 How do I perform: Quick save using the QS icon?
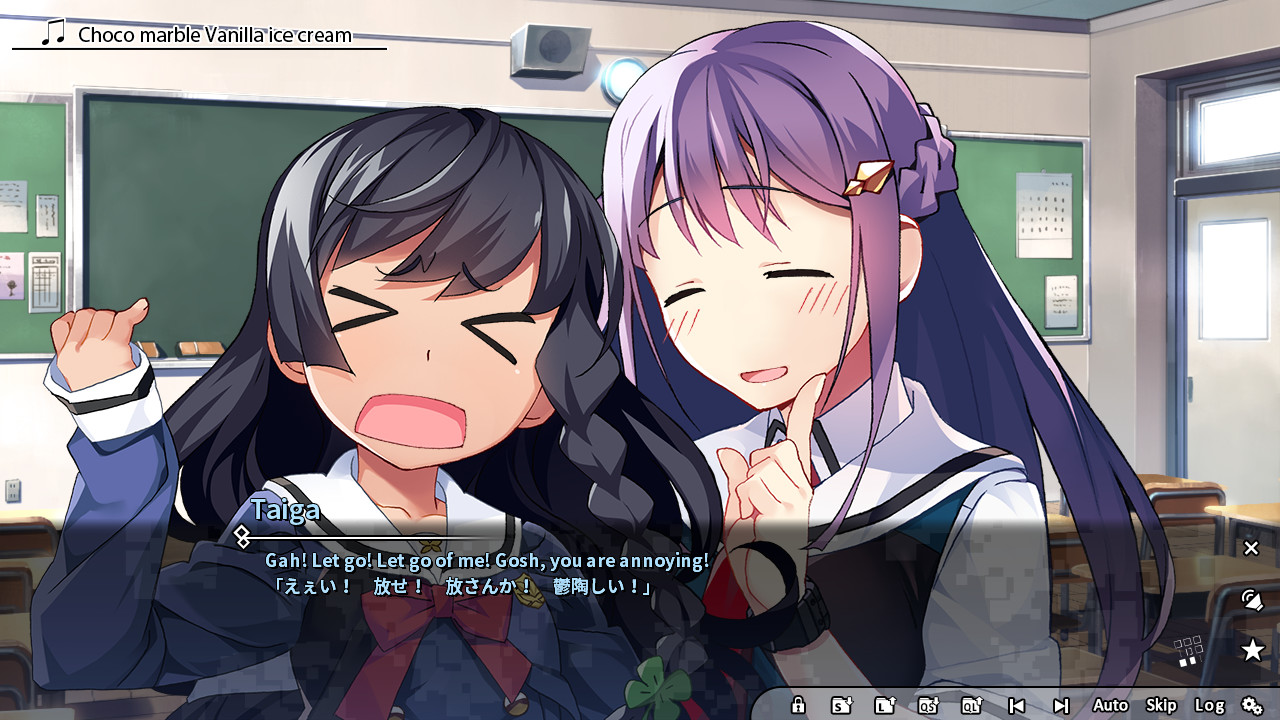click(931, 705)
